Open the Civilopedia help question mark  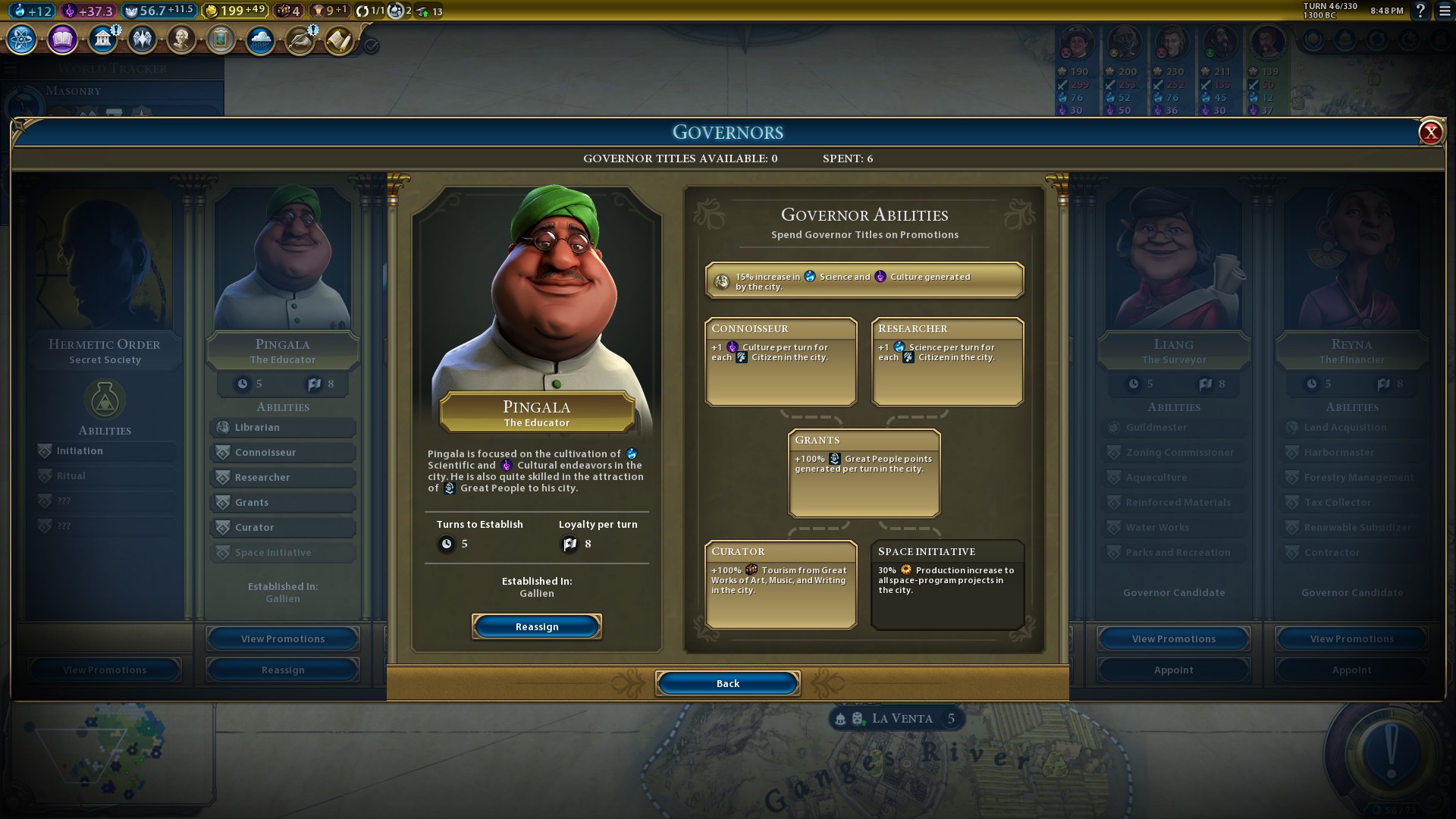pos(1420,11)
